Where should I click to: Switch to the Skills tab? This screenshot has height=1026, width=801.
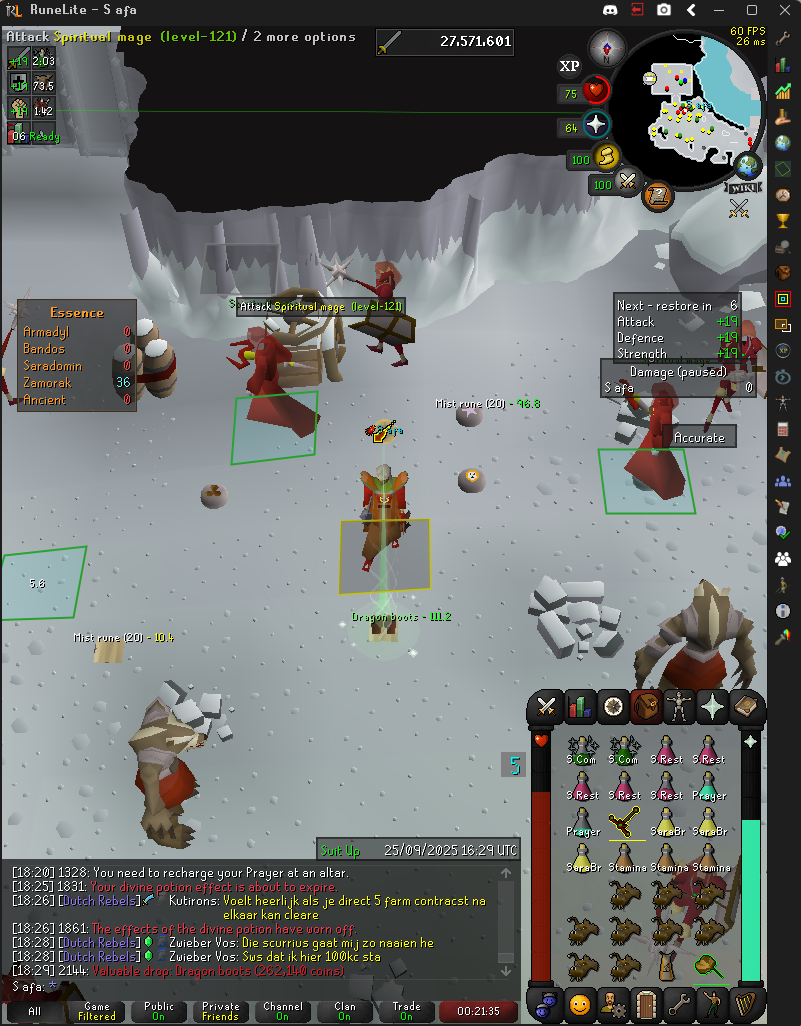click(579, 706)
